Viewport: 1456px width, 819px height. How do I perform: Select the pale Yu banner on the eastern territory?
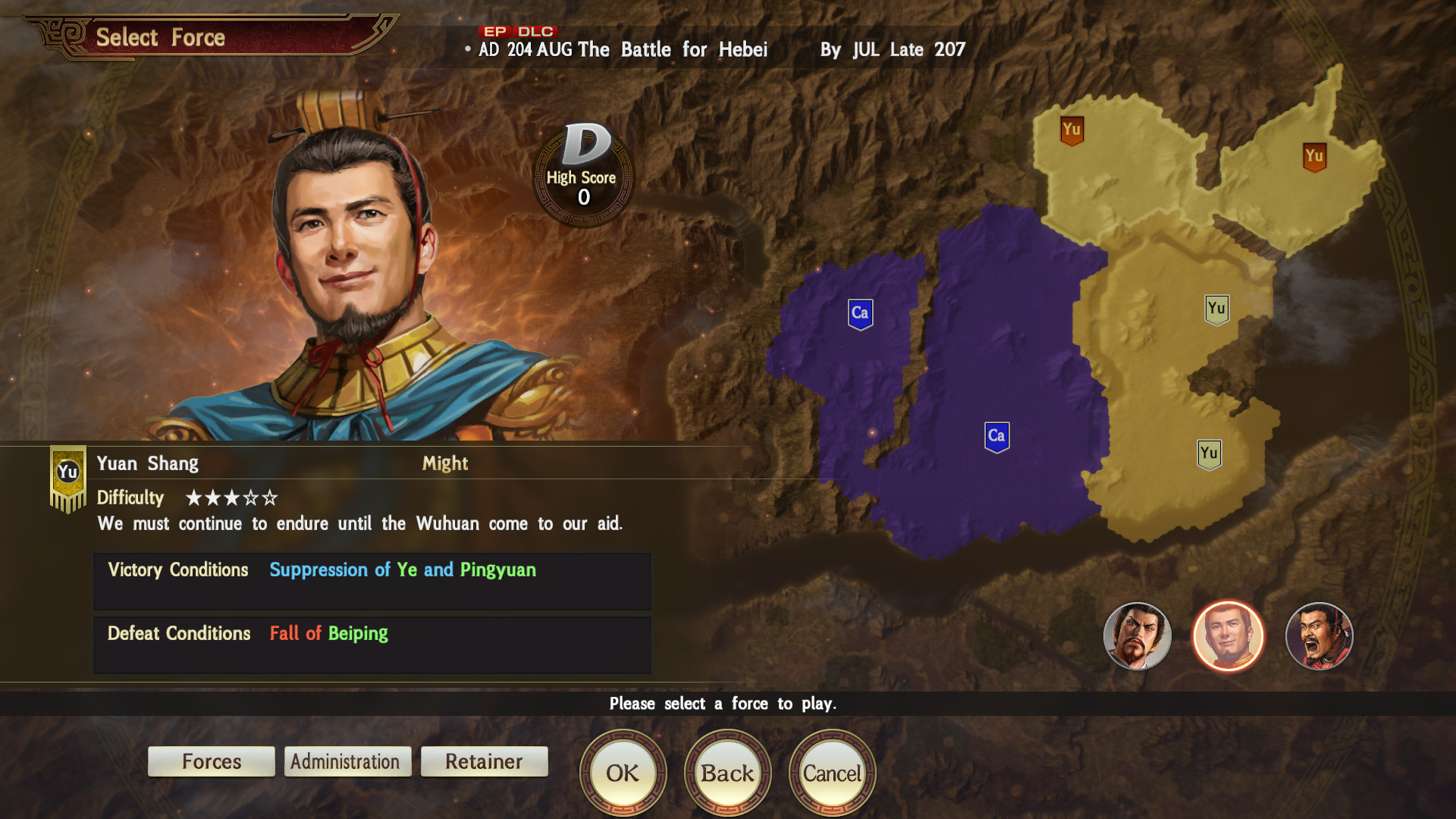(1218, 309)
